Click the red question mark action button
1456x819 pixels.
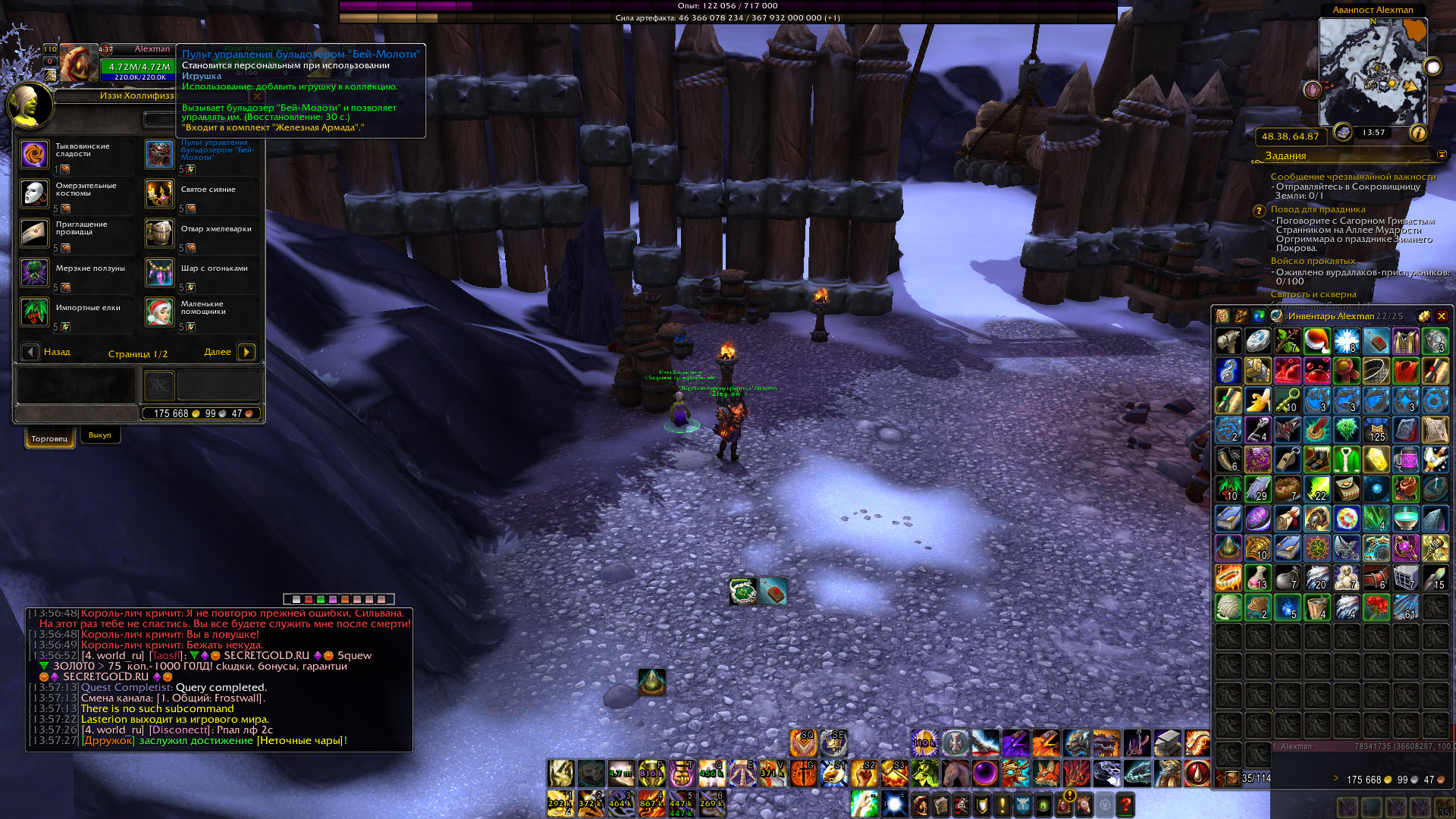tap(1125, 804)
